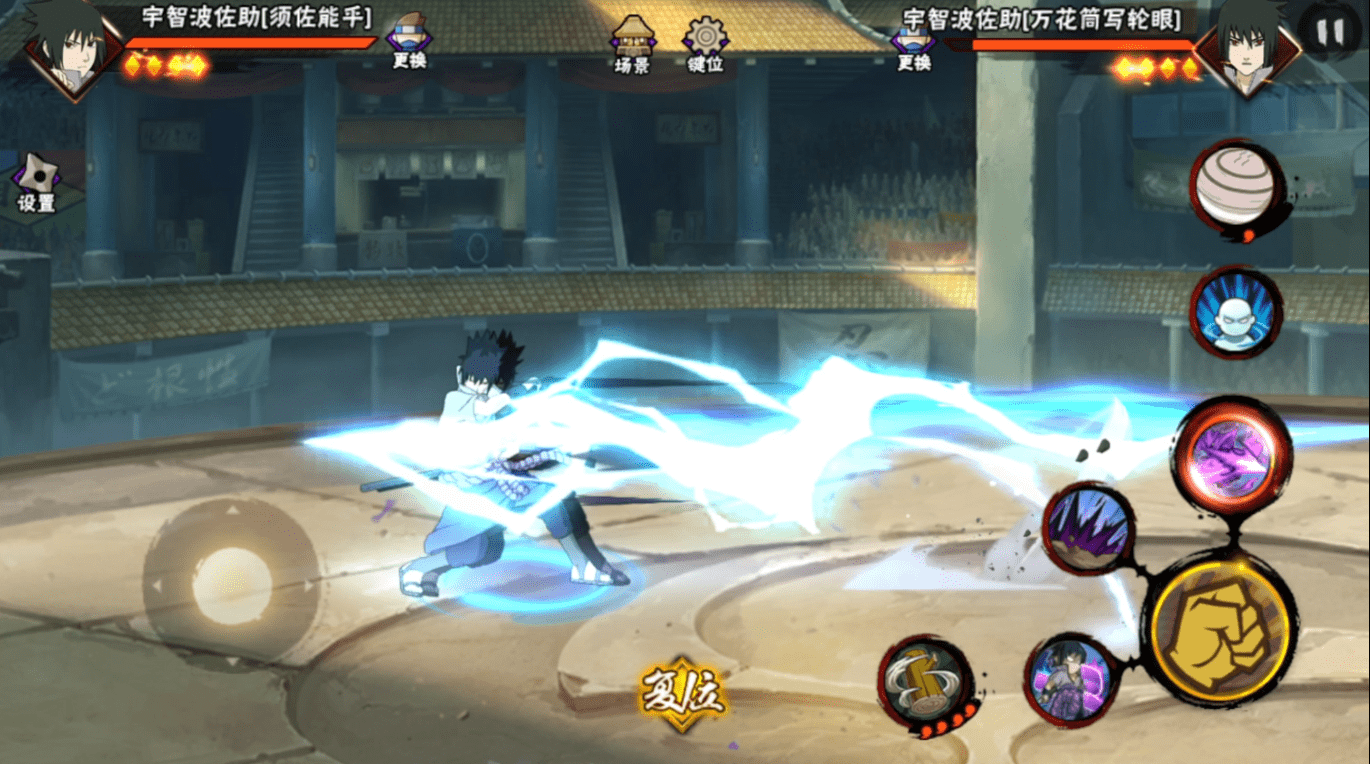
Task: Open the 键位 key layout settings
Action: tap(705, 42)
